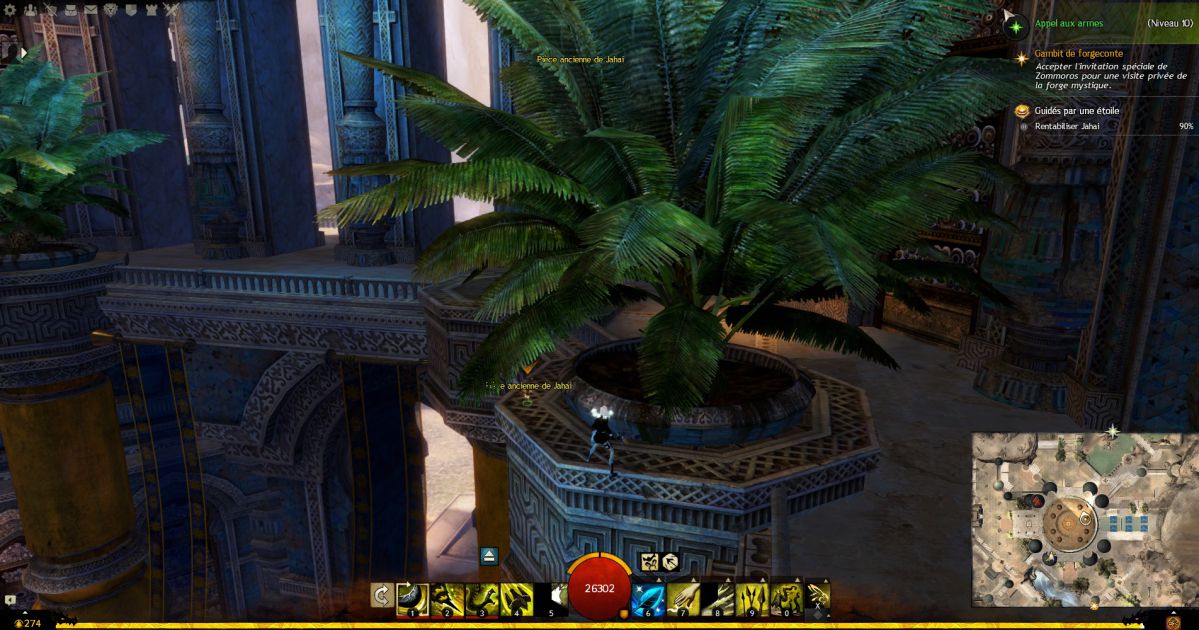Click the eject-style arrow button above skill bar
The height and width of the screenshot is (630, 1199).
pyautogui.click(x=489, y=556)
